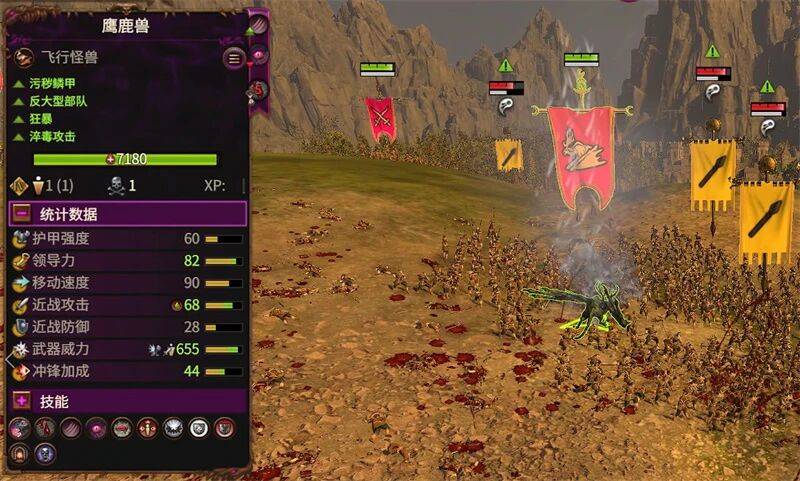
Task: Select the red shield ability icon
Action: point(225,428)
